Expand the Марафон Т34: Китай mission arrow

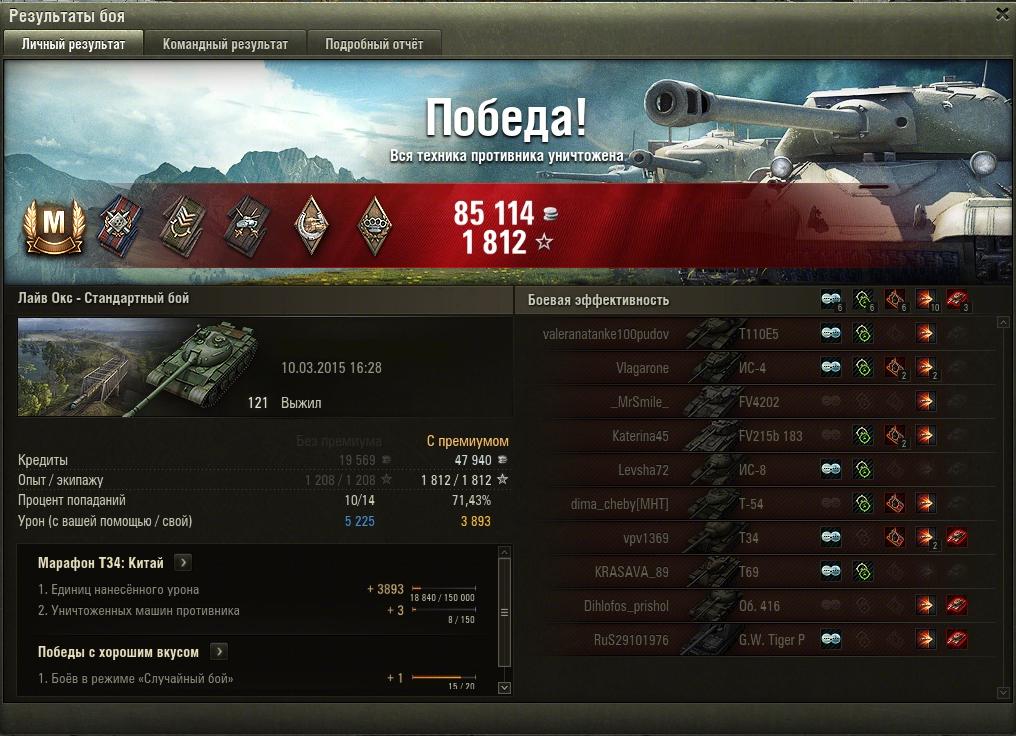[183, 563]
